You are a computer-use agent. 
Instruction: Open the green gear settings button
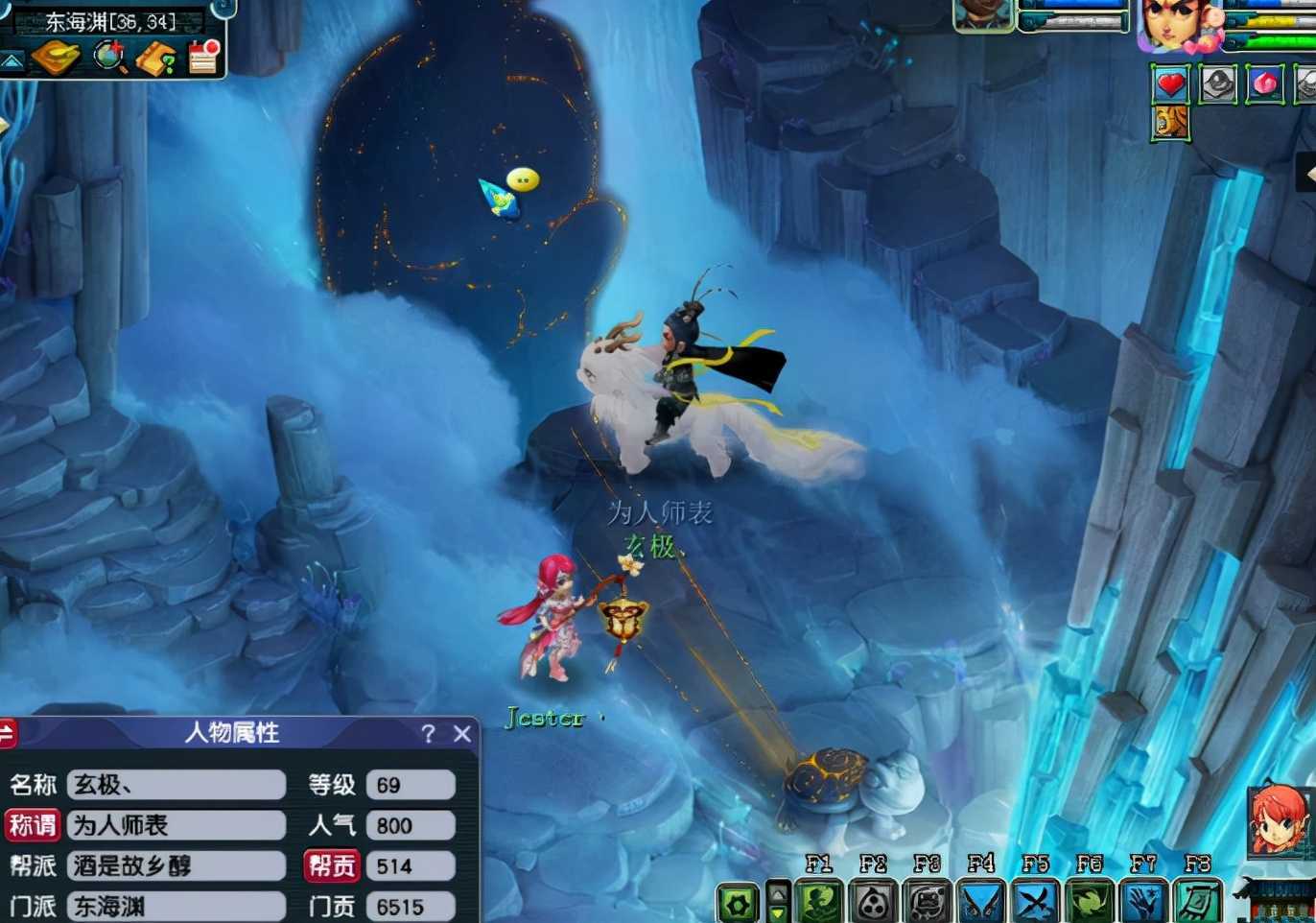point(738,903)
